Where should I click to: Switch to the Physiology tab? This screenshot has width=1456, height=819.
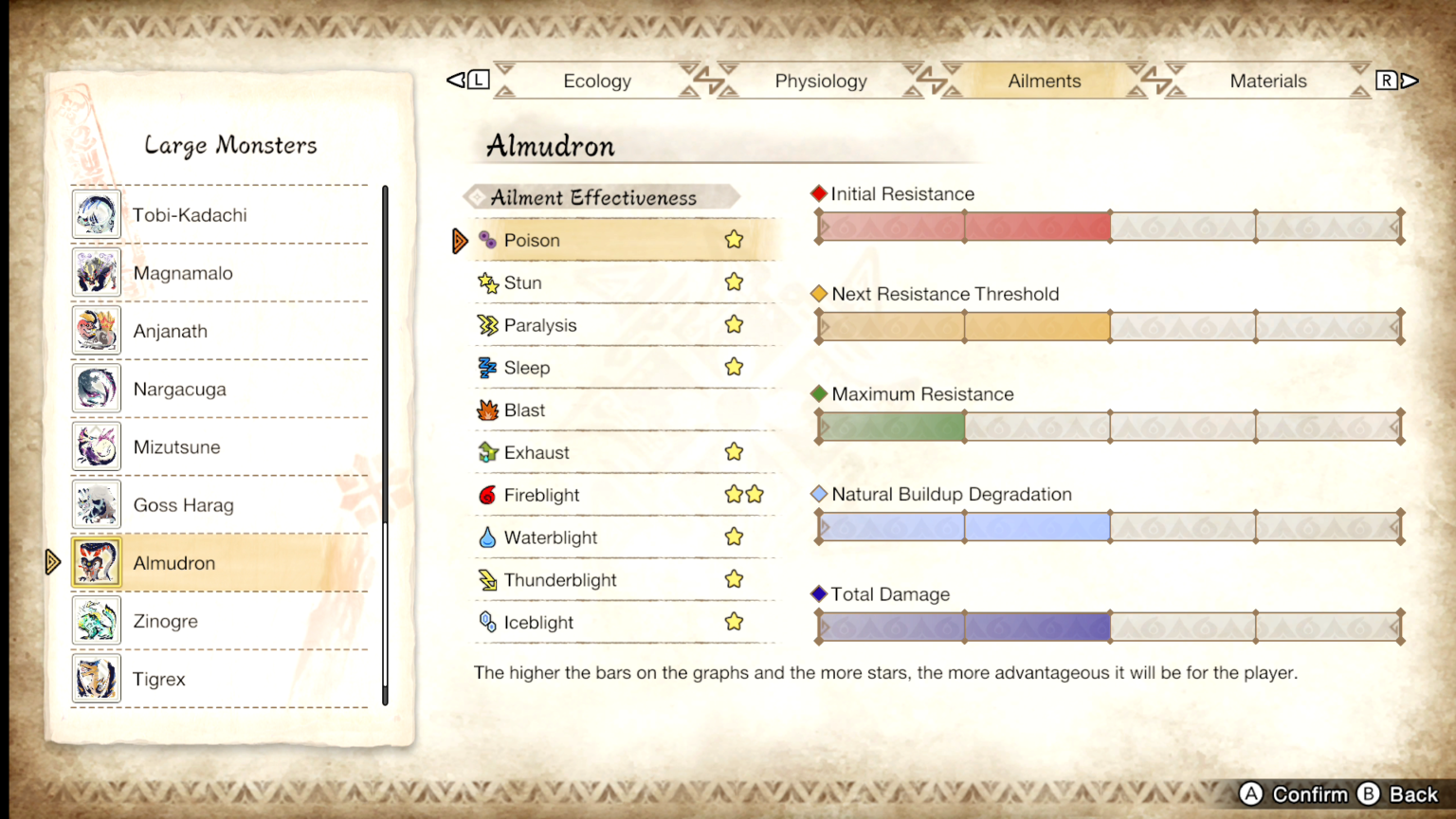[x=821, y=81]
